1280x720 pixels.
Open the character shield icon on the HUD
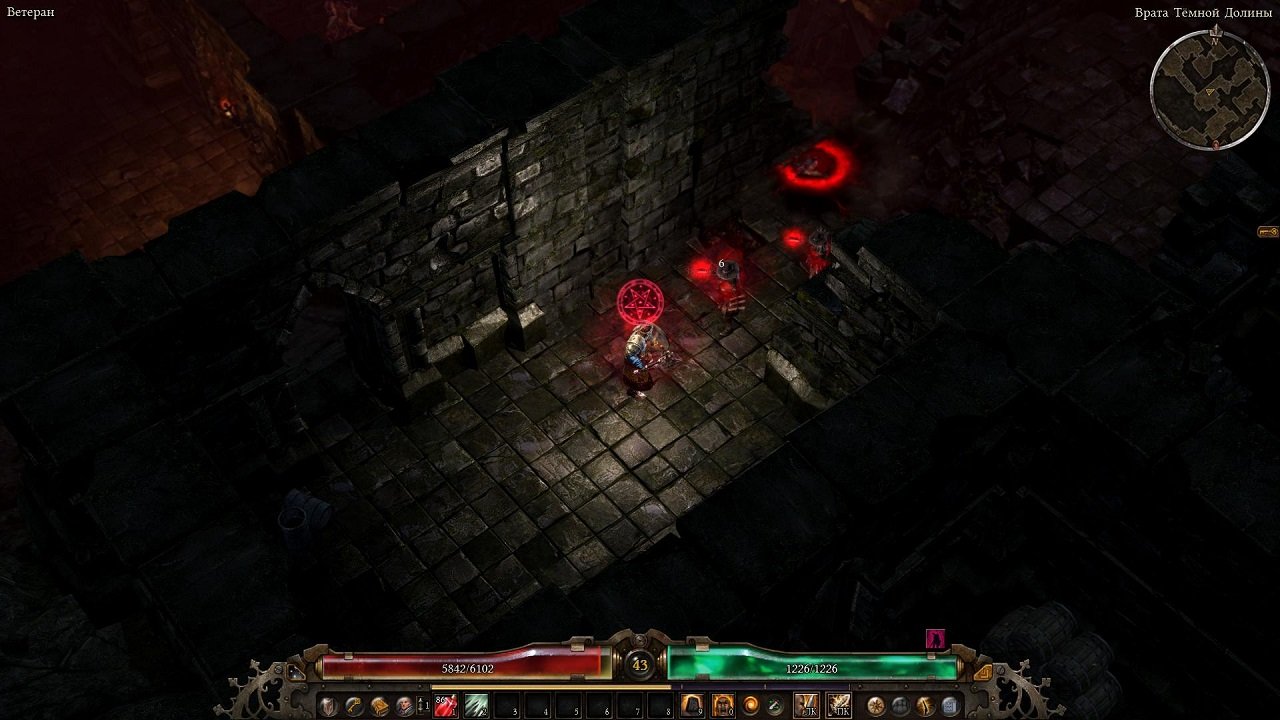327,706
